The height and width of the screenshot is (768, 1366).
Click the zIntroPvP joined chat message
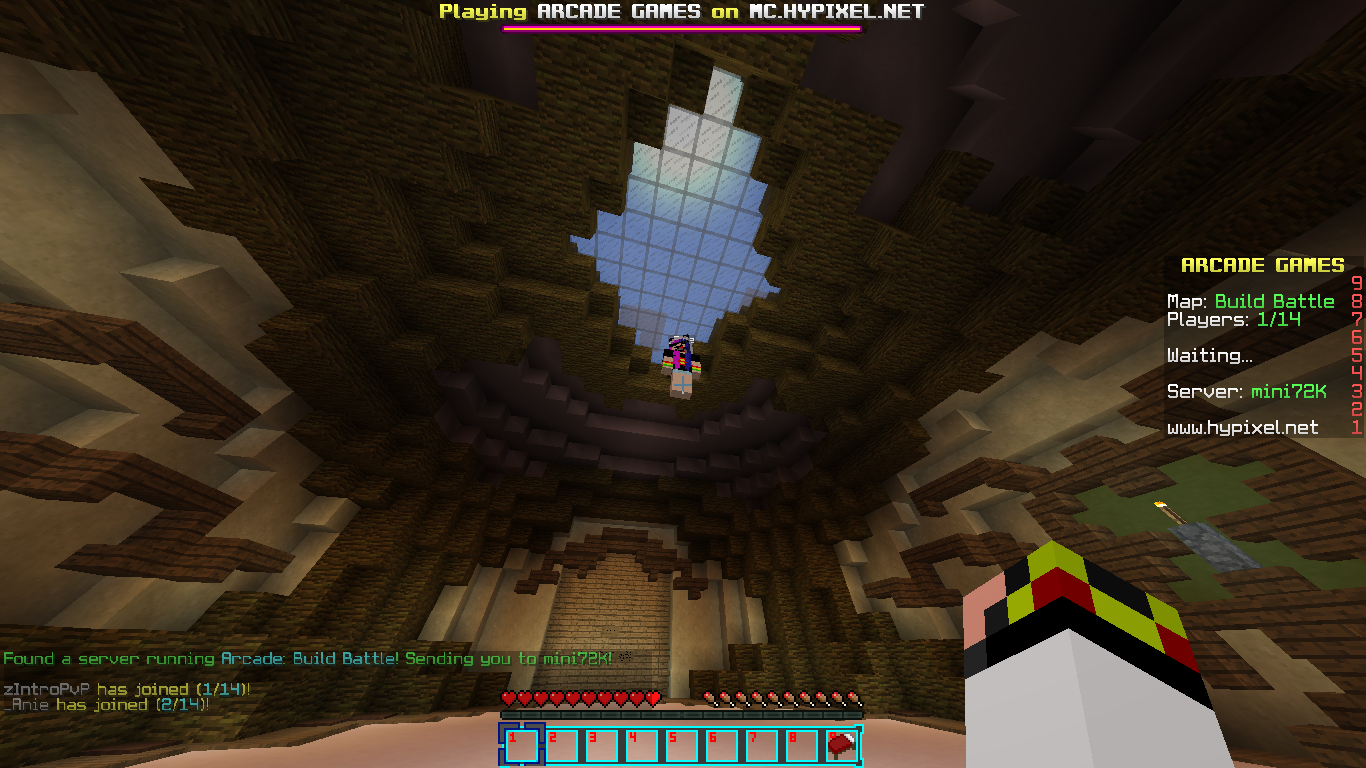click(126, 689)
